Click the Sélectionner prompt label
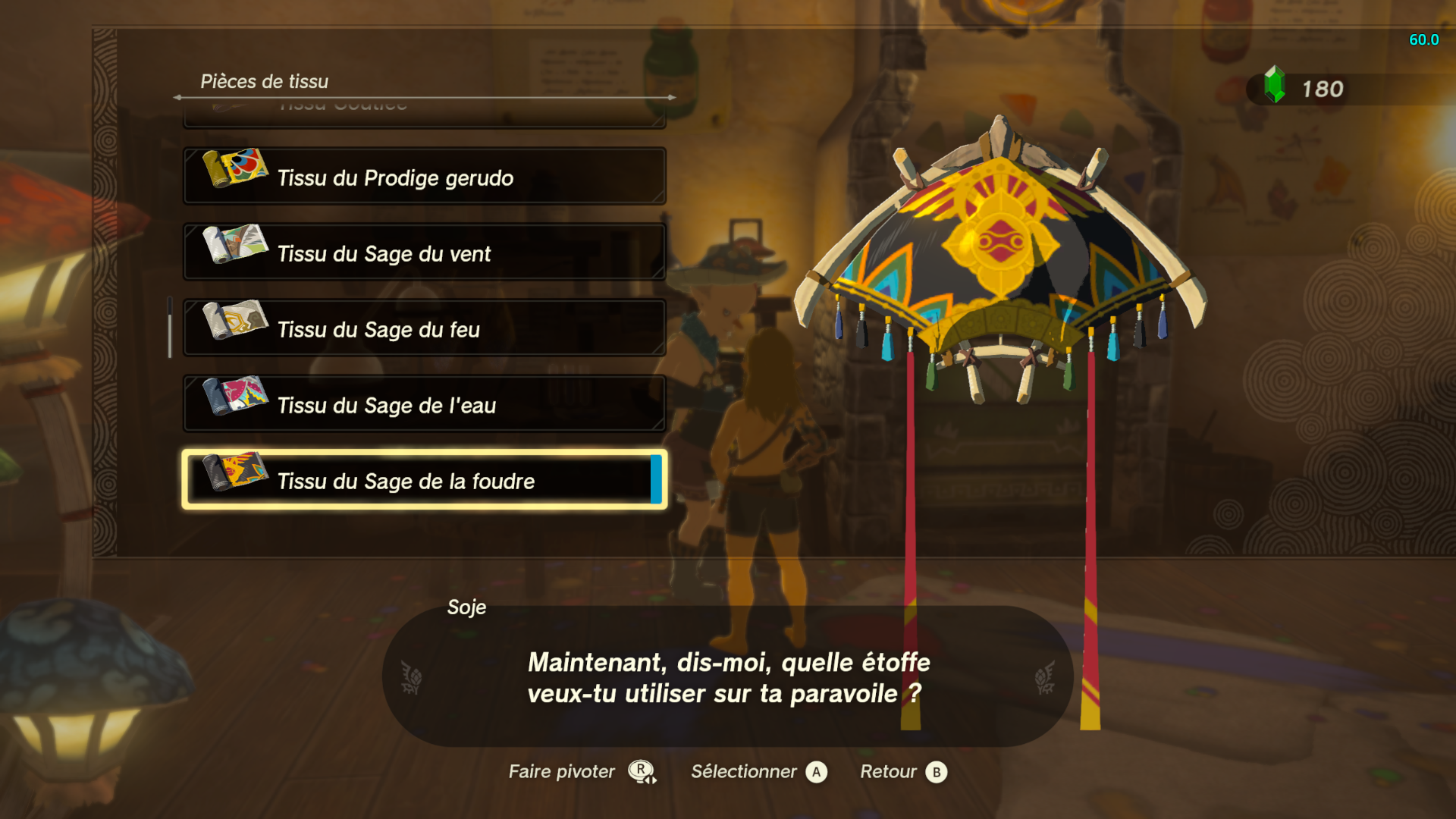This screenshot has height=819, width=1456. pyautogui.click(x=743, y=772)
